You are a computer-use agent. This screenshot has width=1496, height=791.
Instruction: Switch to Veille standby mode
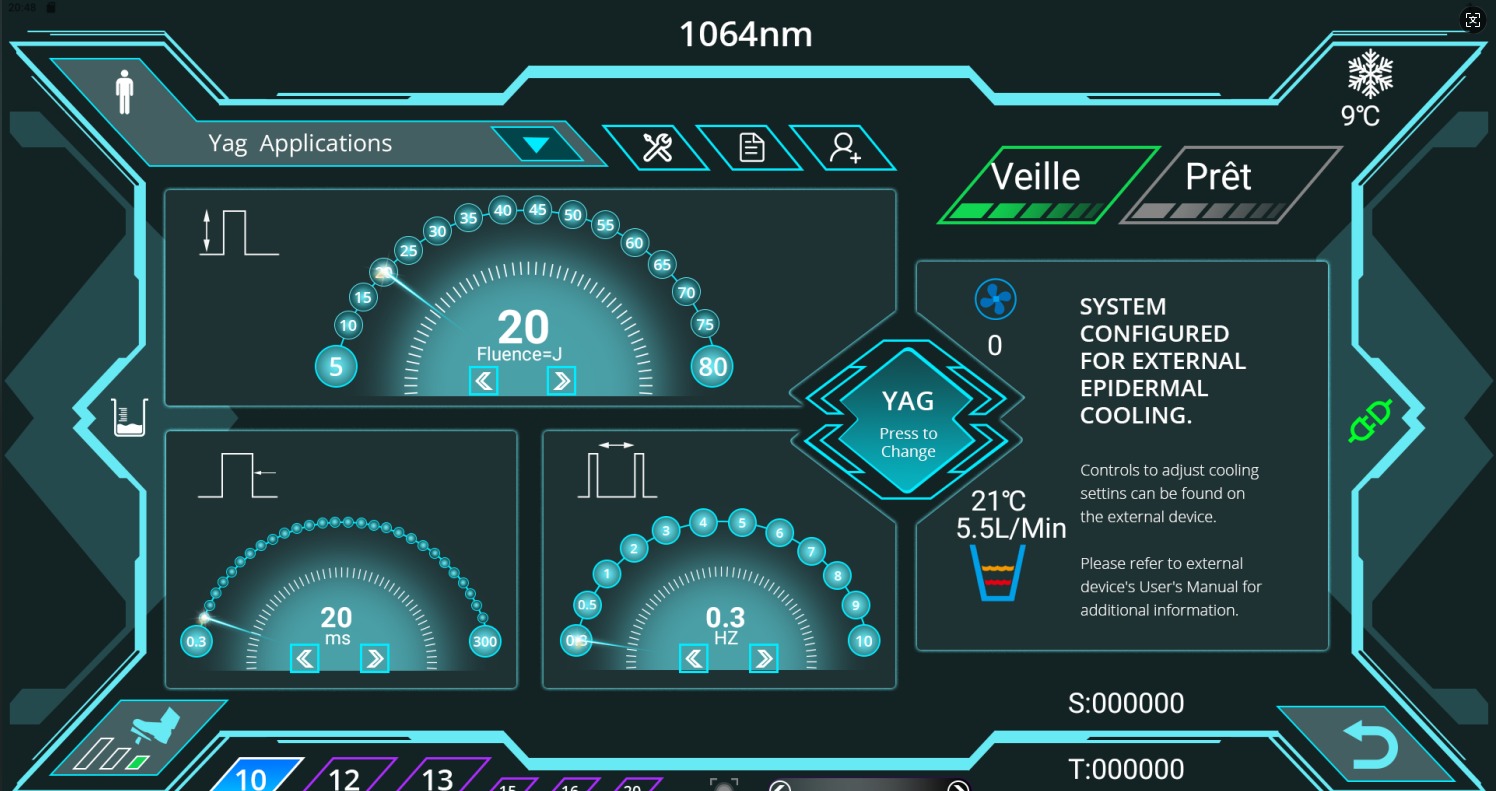1037,183
